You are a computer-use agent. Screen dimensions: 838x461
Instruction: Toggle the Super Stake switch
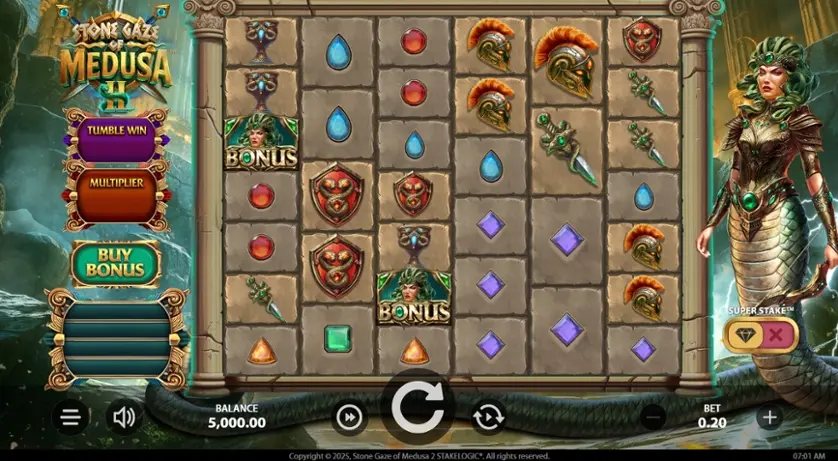(x=762, y=336)
